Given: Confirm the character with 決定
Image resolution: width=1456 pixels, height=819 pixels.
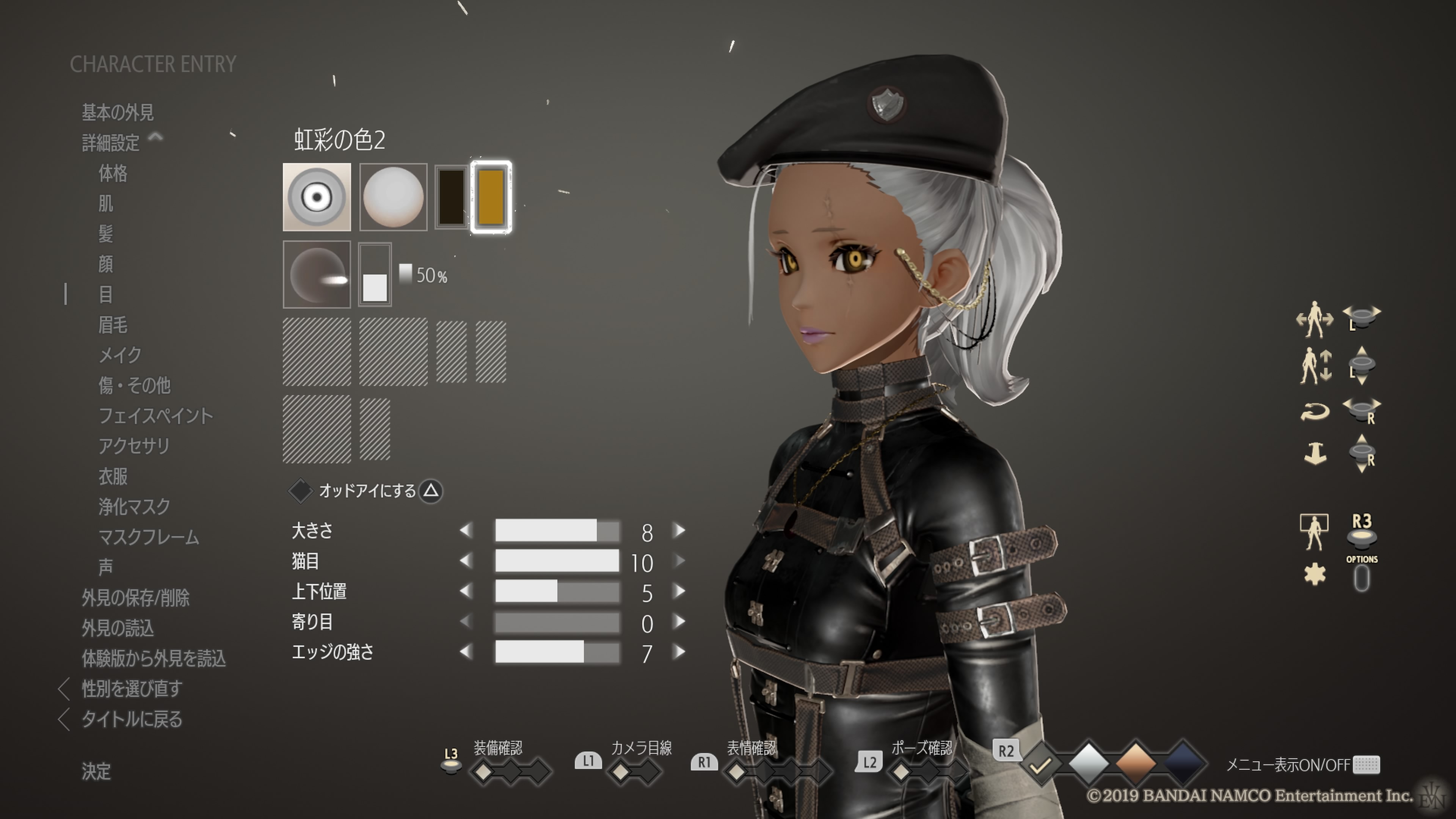Looking at the screenshot, I should click(96, 771).
